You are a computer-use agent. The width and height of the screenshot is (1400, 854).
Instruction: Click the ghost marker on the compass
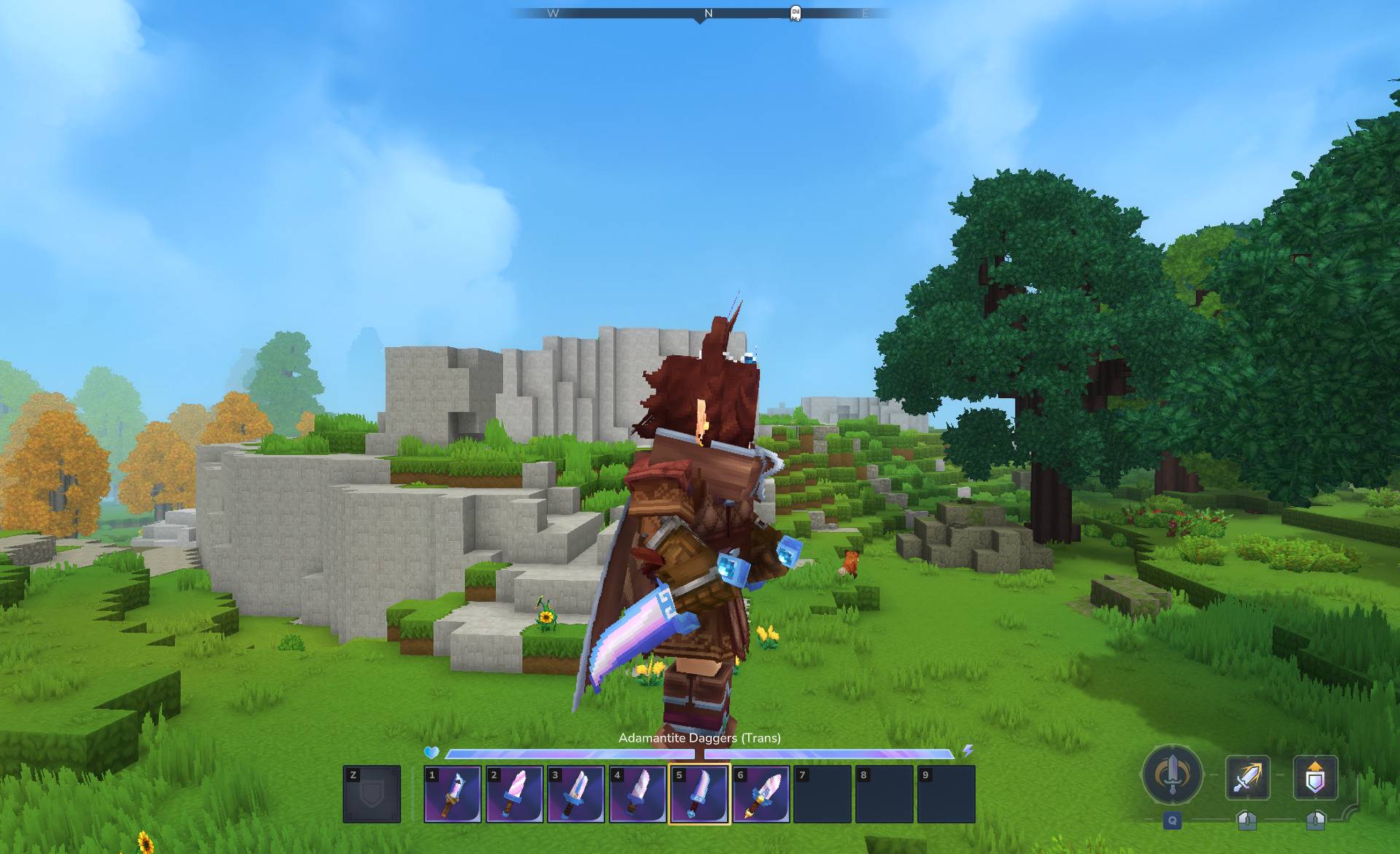(796, 13)
